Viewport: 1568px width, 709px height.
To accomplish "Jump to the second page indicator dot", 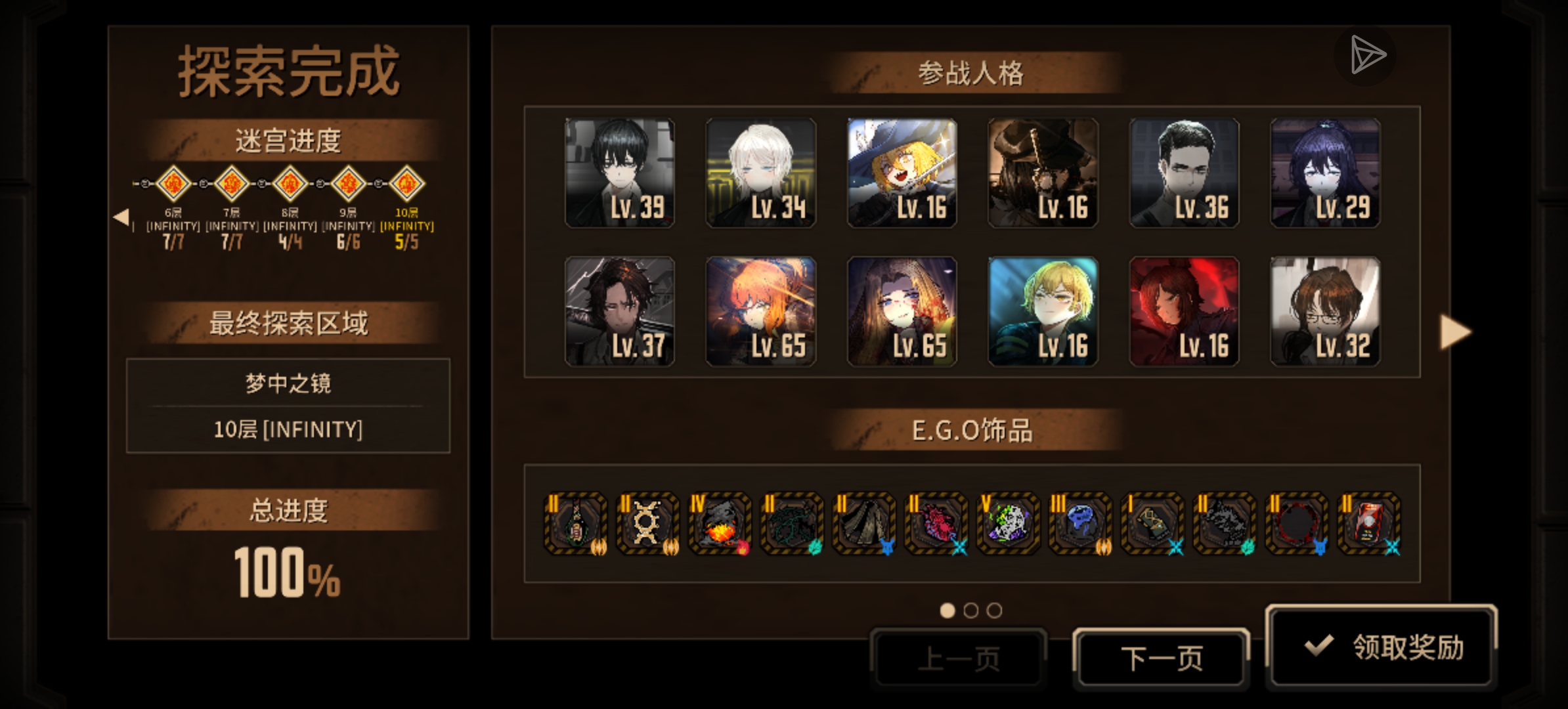I will [970, 611].
